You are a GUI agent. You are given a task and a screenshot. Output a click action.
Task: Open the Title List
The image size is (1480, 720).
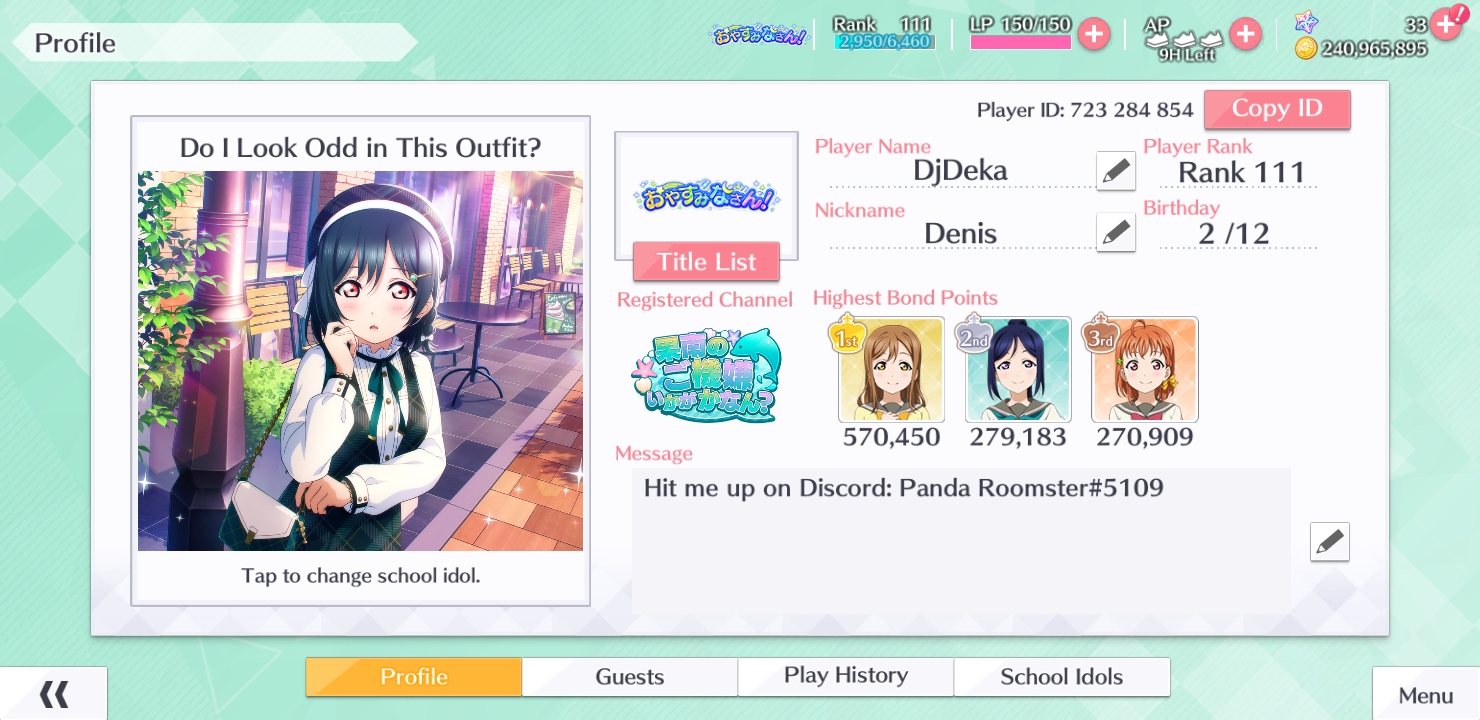(x=706, y=262)
